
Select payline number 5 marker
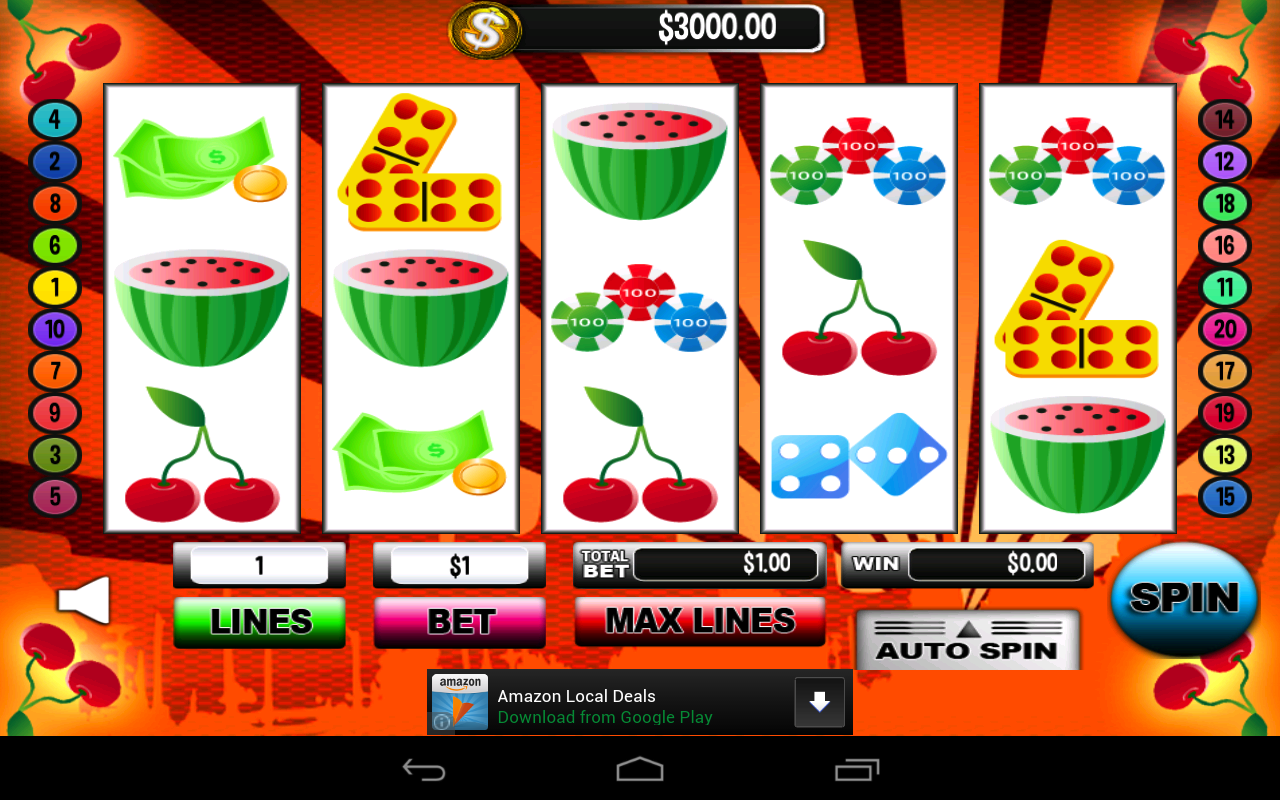55,497
